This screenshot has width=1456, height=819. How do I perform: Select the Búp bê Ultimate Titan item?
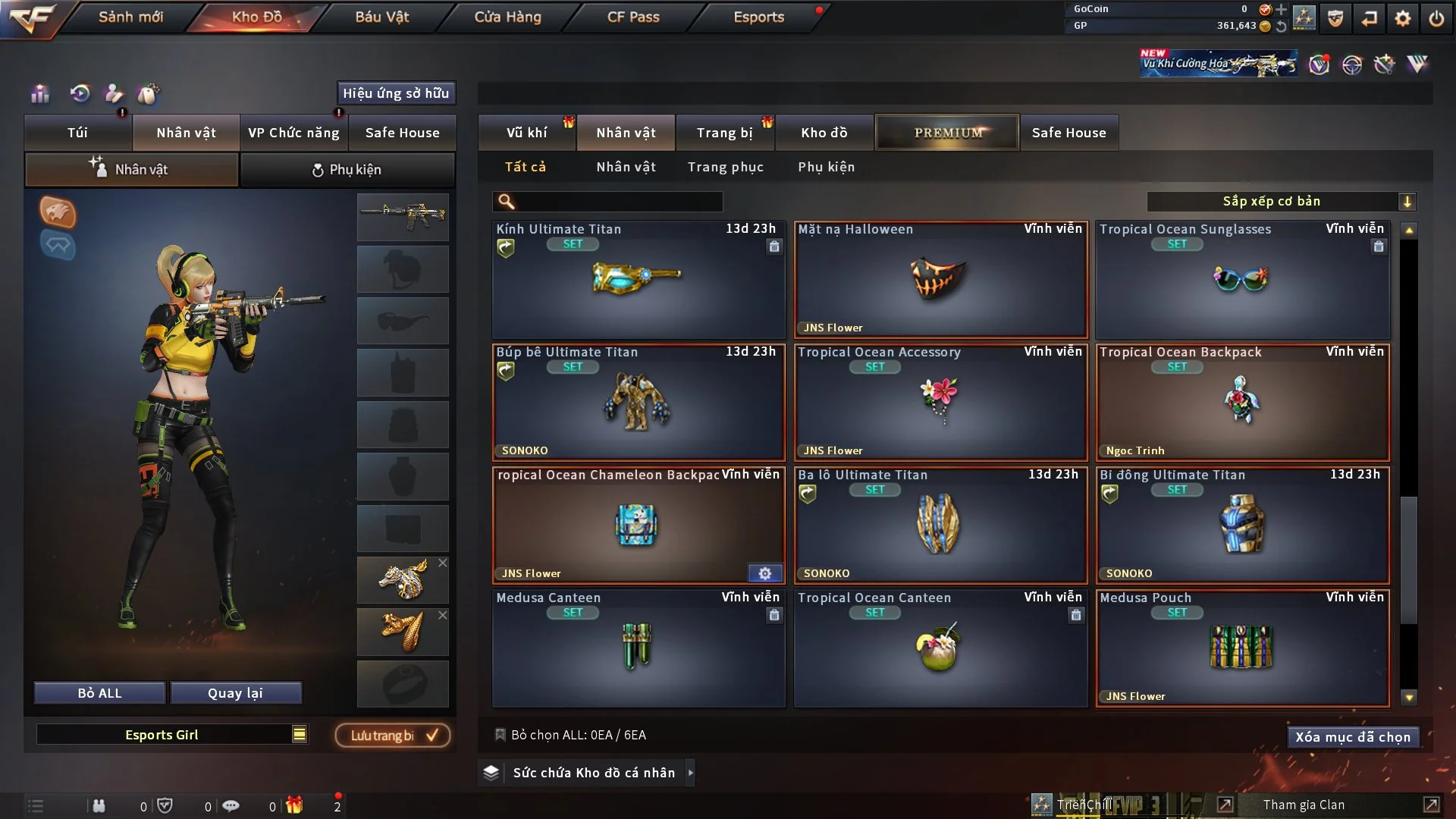638,403
